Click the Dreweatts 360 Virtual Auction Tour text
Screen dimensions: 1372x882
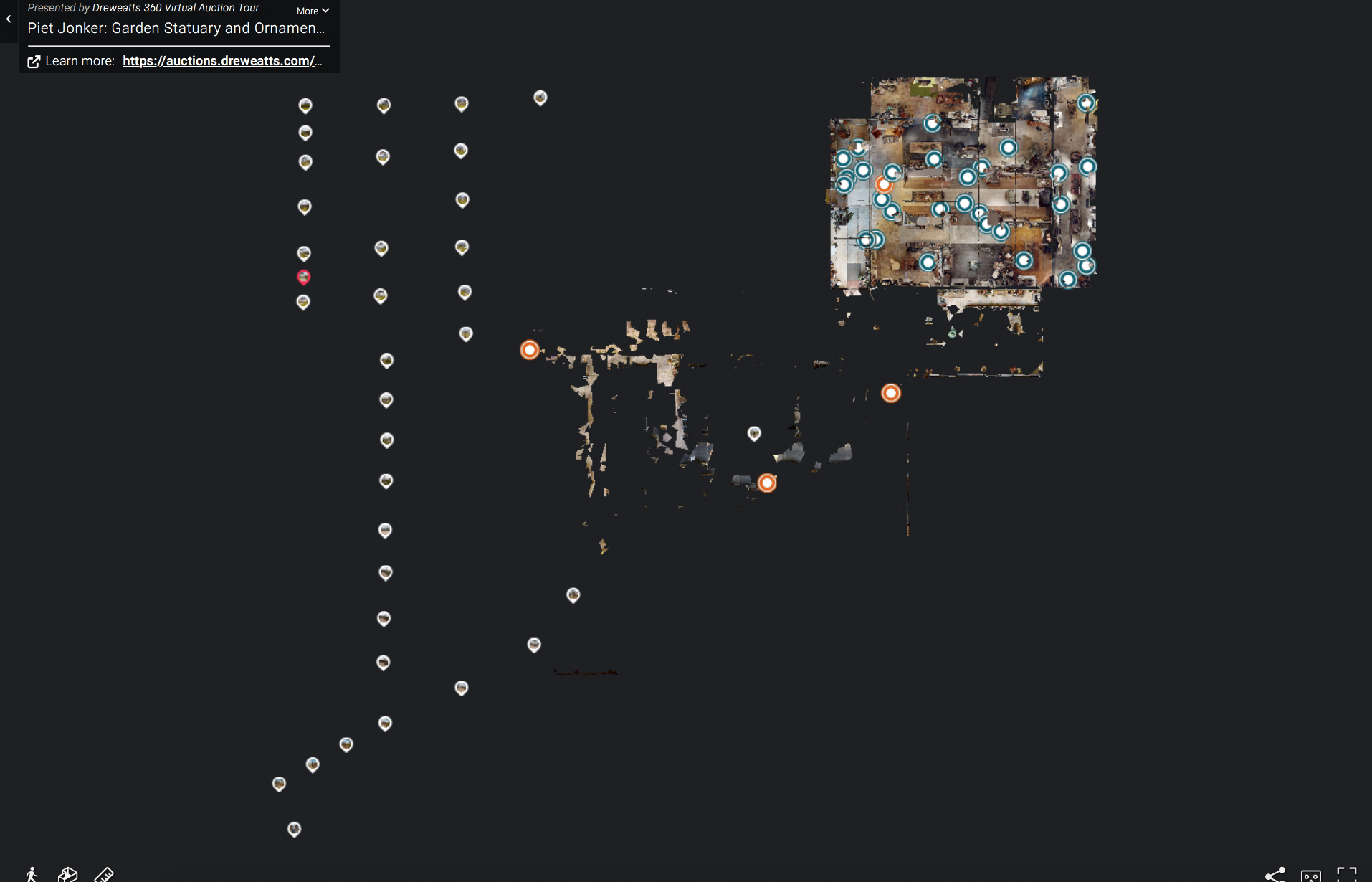[x=175, y=7]
